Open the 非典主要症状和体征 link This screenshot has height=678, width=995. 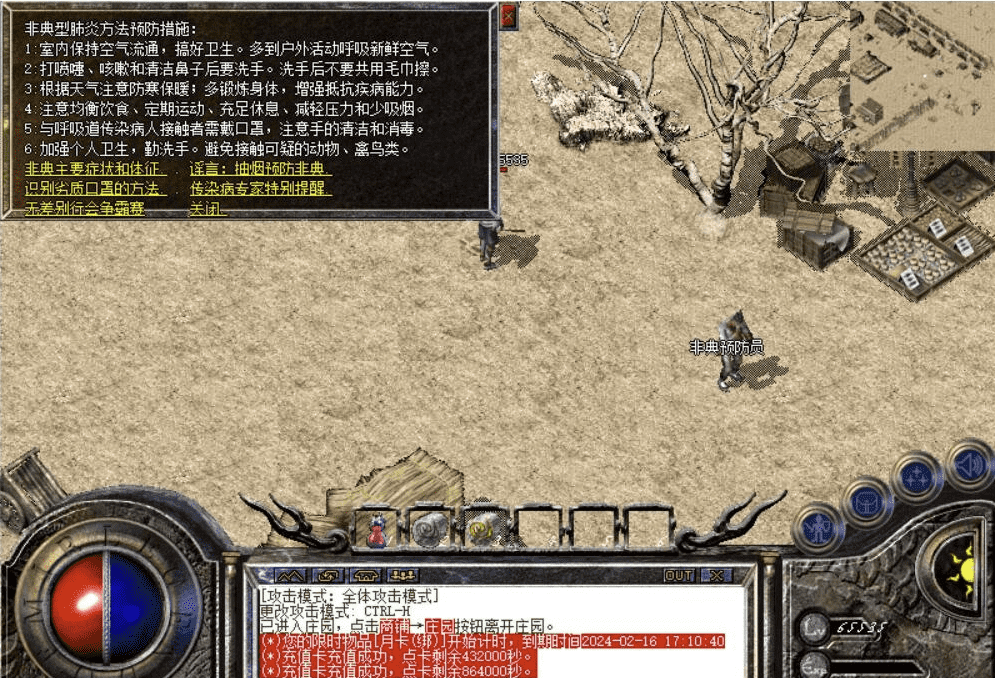tap(96, 169)
